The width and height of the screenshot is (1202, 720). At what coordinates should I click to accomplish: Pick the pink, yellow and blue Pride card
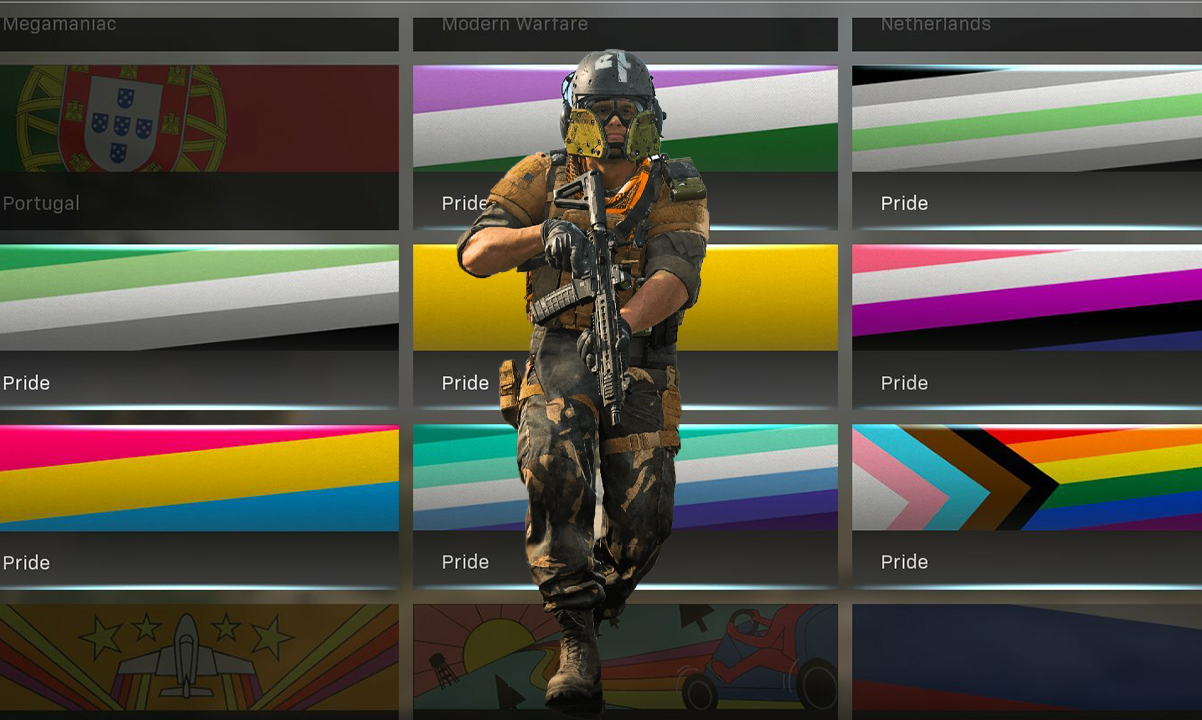coord(199,478)
